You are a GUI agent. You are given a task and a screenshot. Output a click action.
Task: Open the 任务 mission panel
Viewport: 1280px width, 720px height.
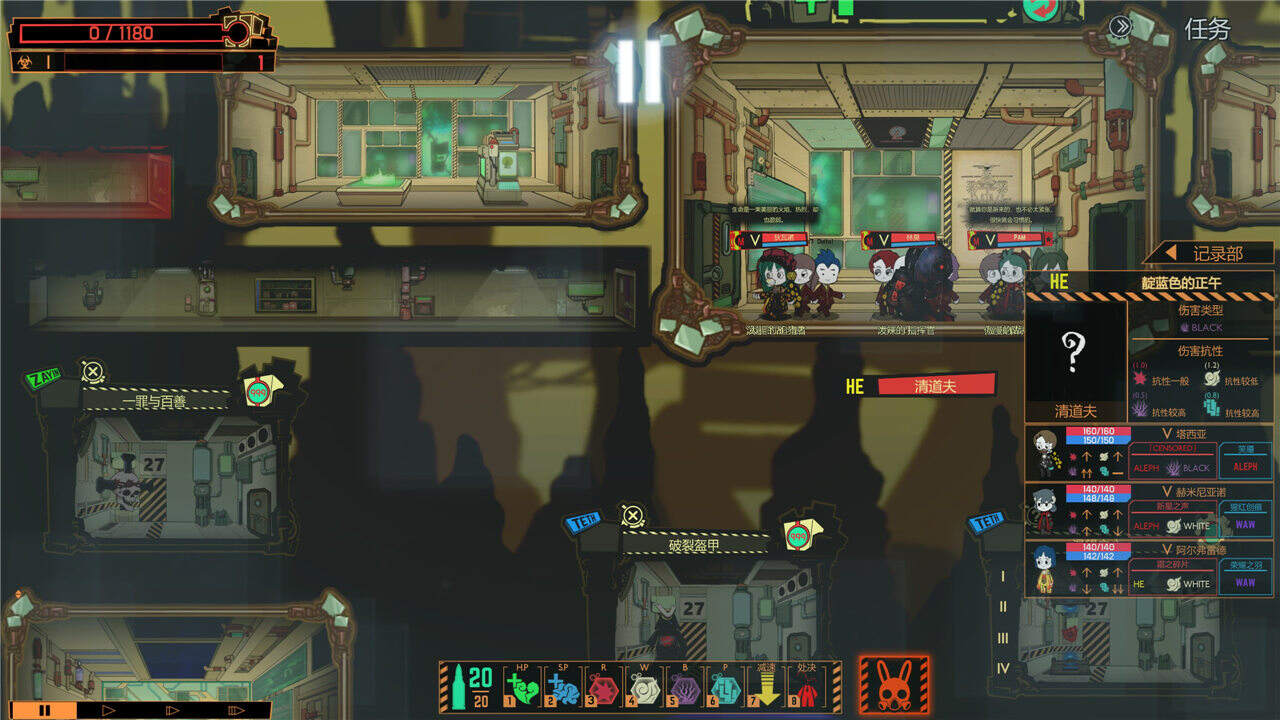point(1207,29)
